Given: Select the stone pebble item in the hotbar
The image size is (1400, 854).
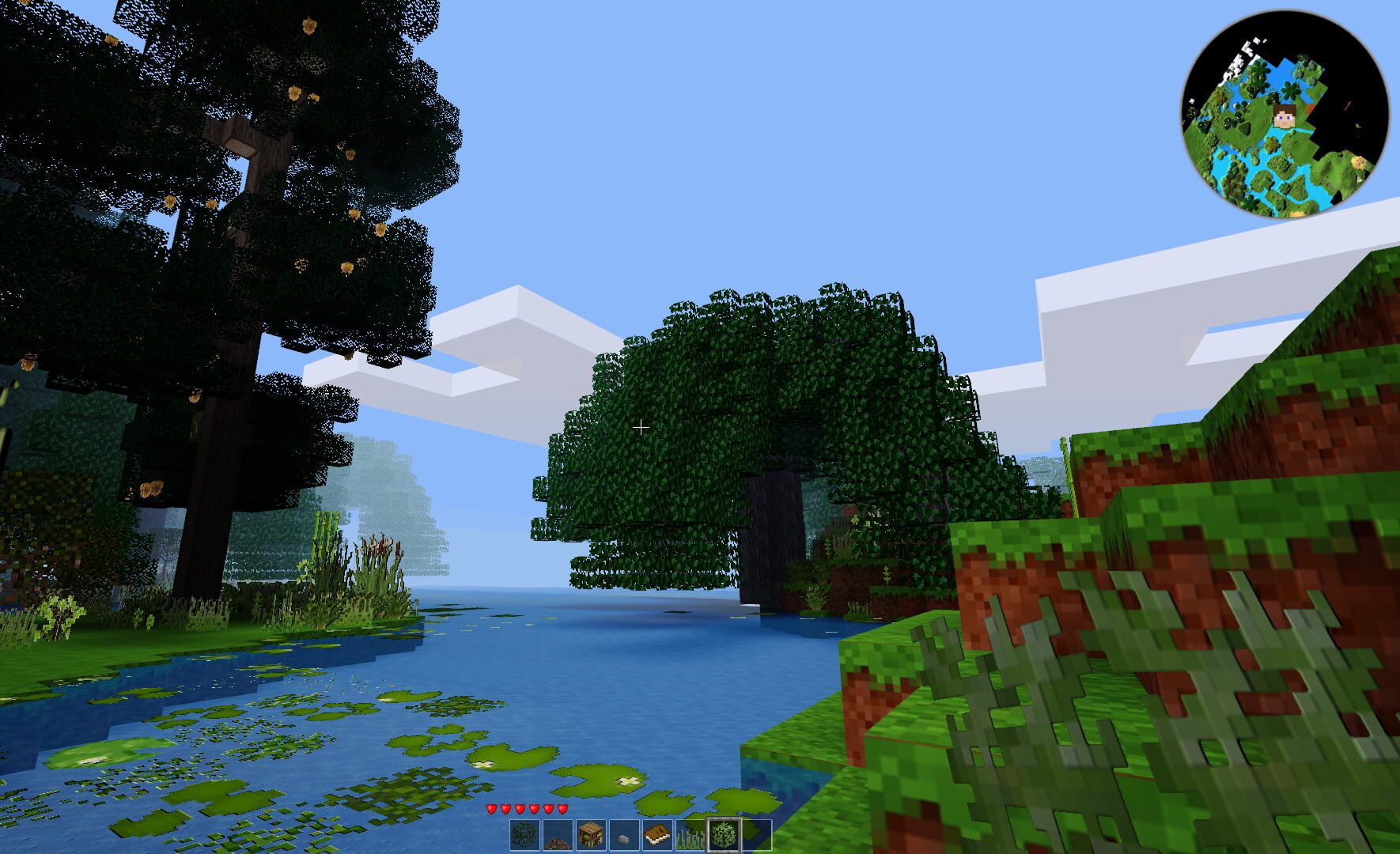Looking at the screenshot, I should click(624, 836).
